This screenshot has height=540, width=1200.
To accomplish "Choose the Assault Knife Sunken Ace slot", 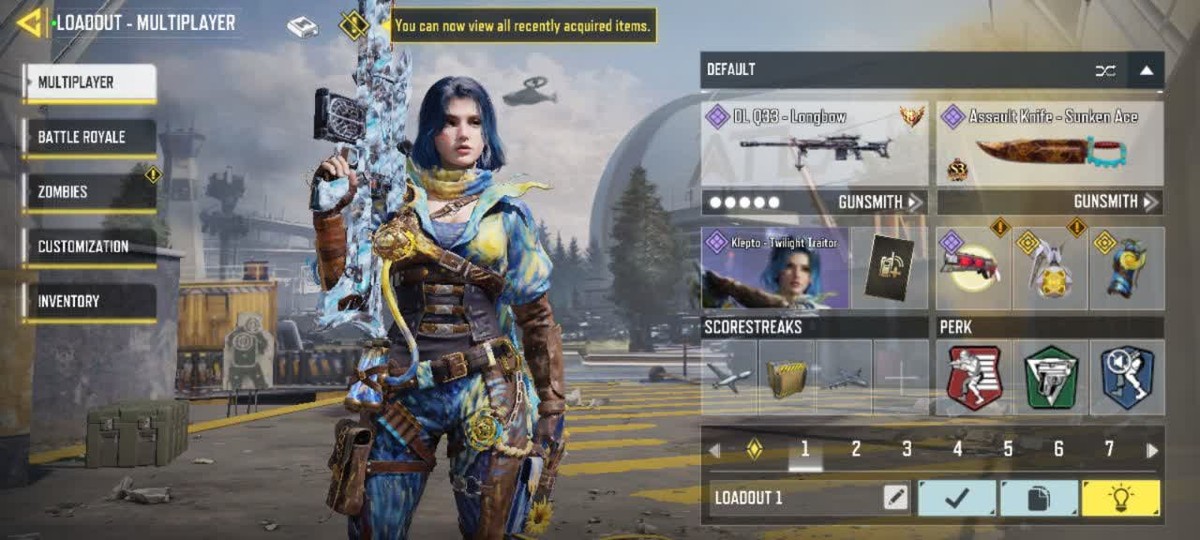I will pos(1049,144).
